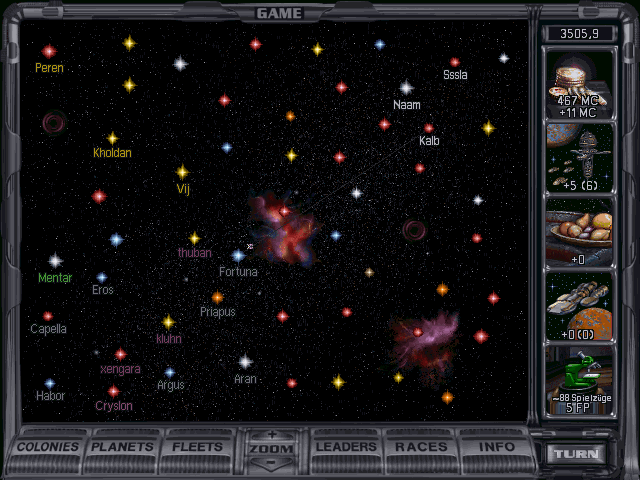Click the treasury coins panel showing 467 MC
The image size is (640, 480).
click(x=579, y=84)
